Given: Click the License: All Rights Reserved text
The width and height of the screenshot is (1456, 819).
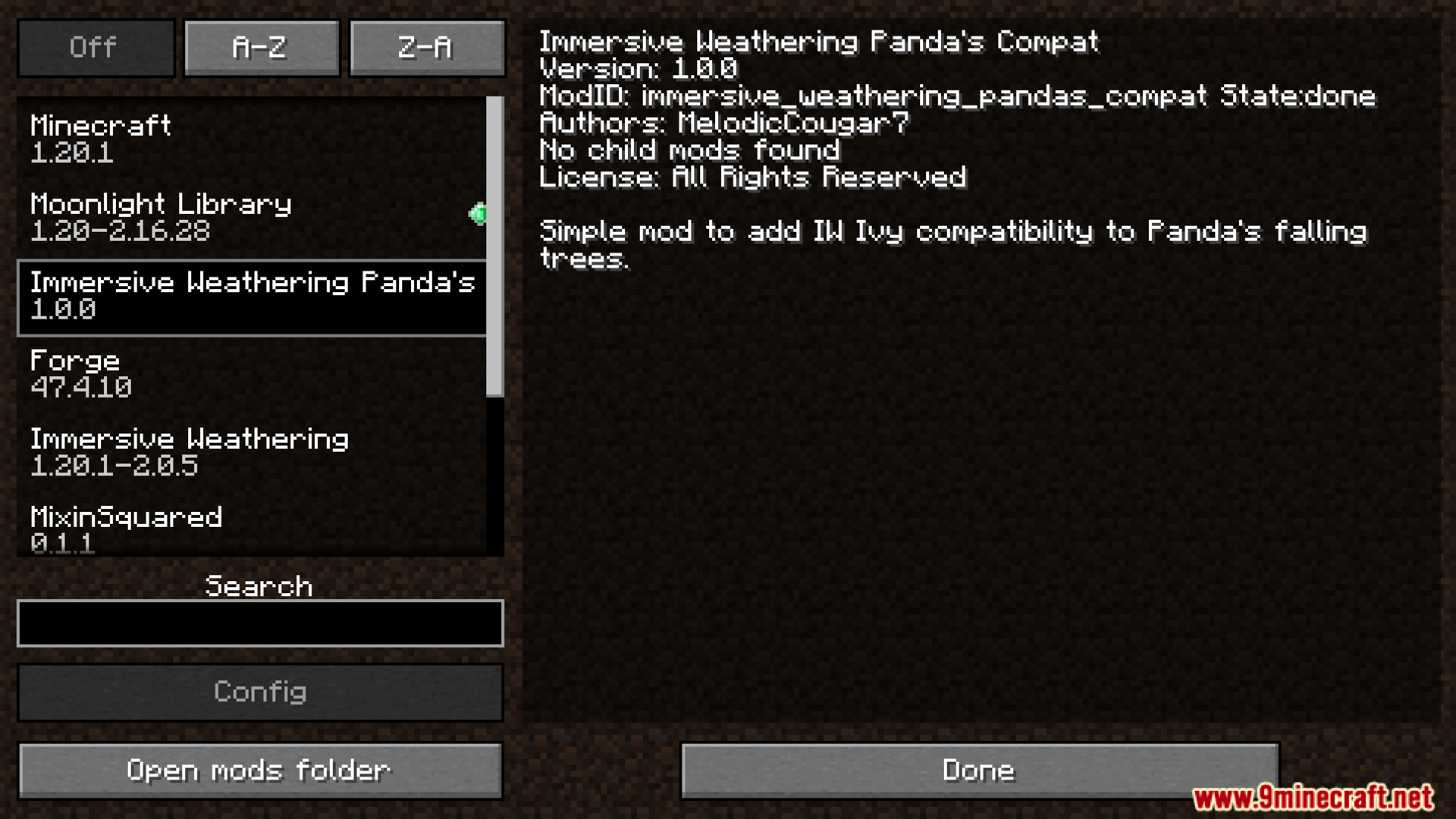Looking at the screenshot, I should [752, 177].
